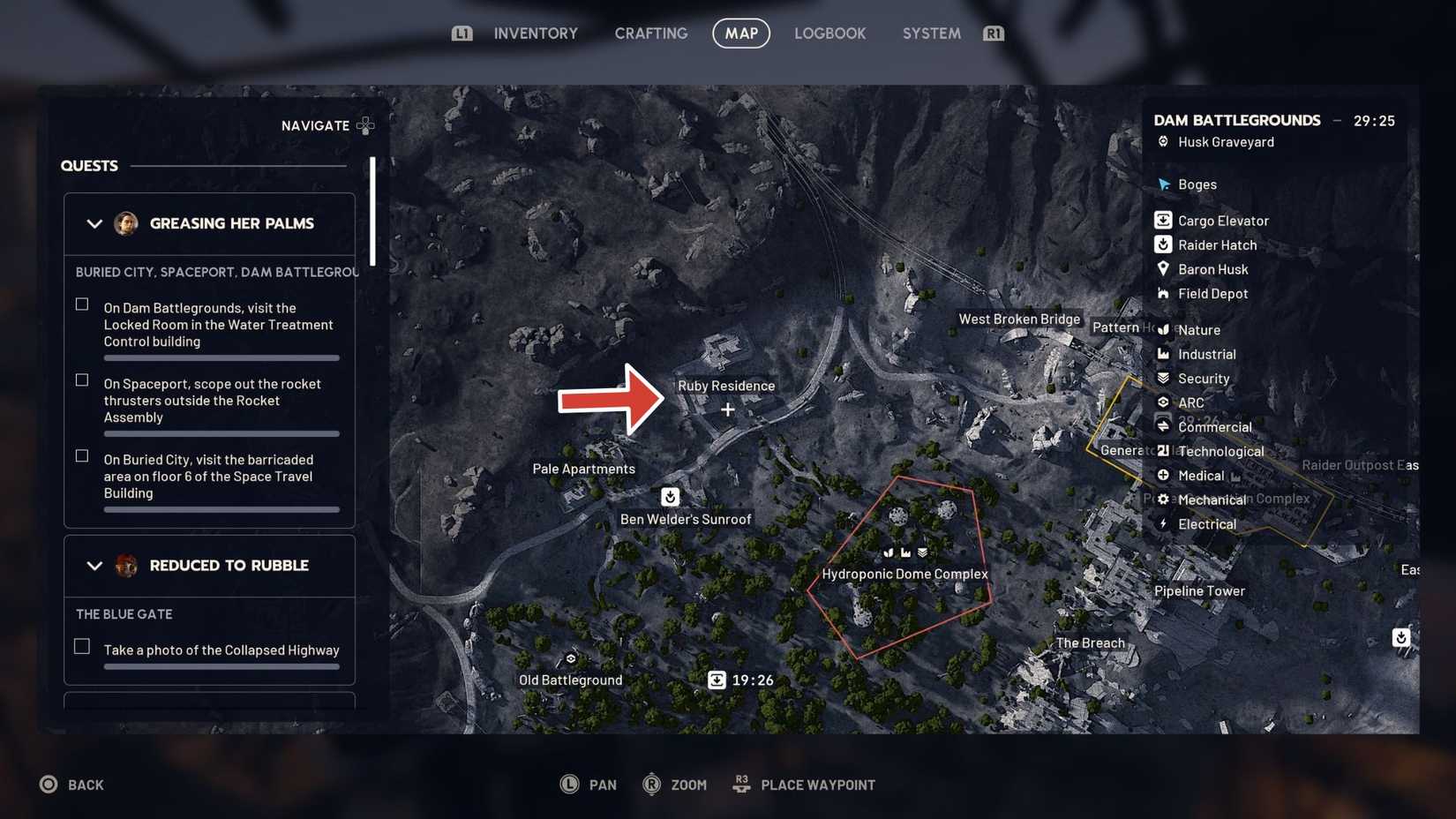Switch to the Inventory tab

coord(535,33)
